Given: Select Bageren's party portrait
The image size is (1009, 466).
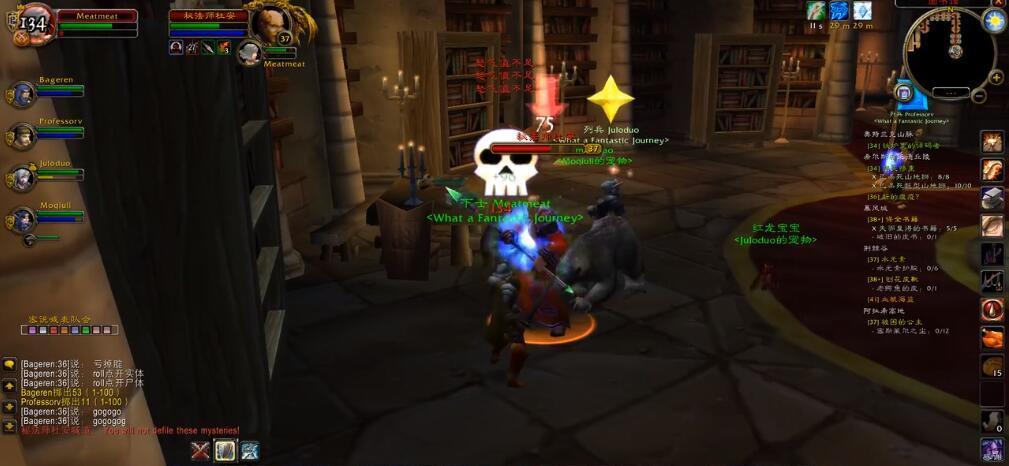Looking at the screenshot, I should [21, 95].
